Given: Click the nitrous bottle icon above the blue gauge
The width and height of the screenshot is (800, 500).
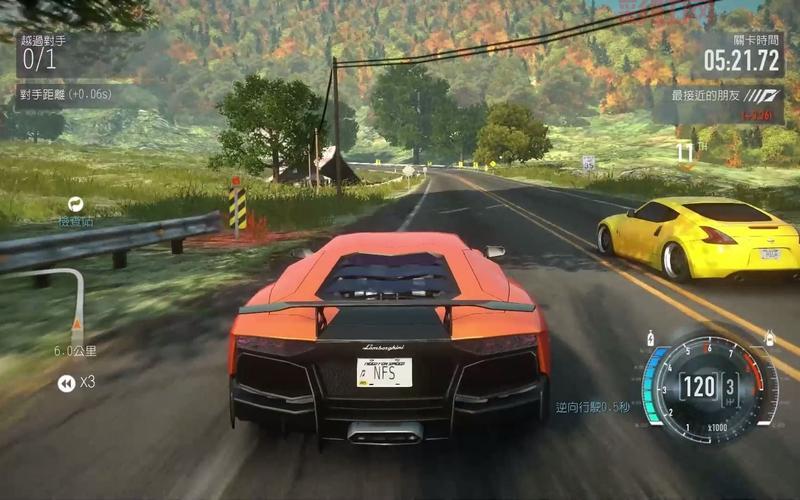Looking at the screenshot, I should point(651,338).
